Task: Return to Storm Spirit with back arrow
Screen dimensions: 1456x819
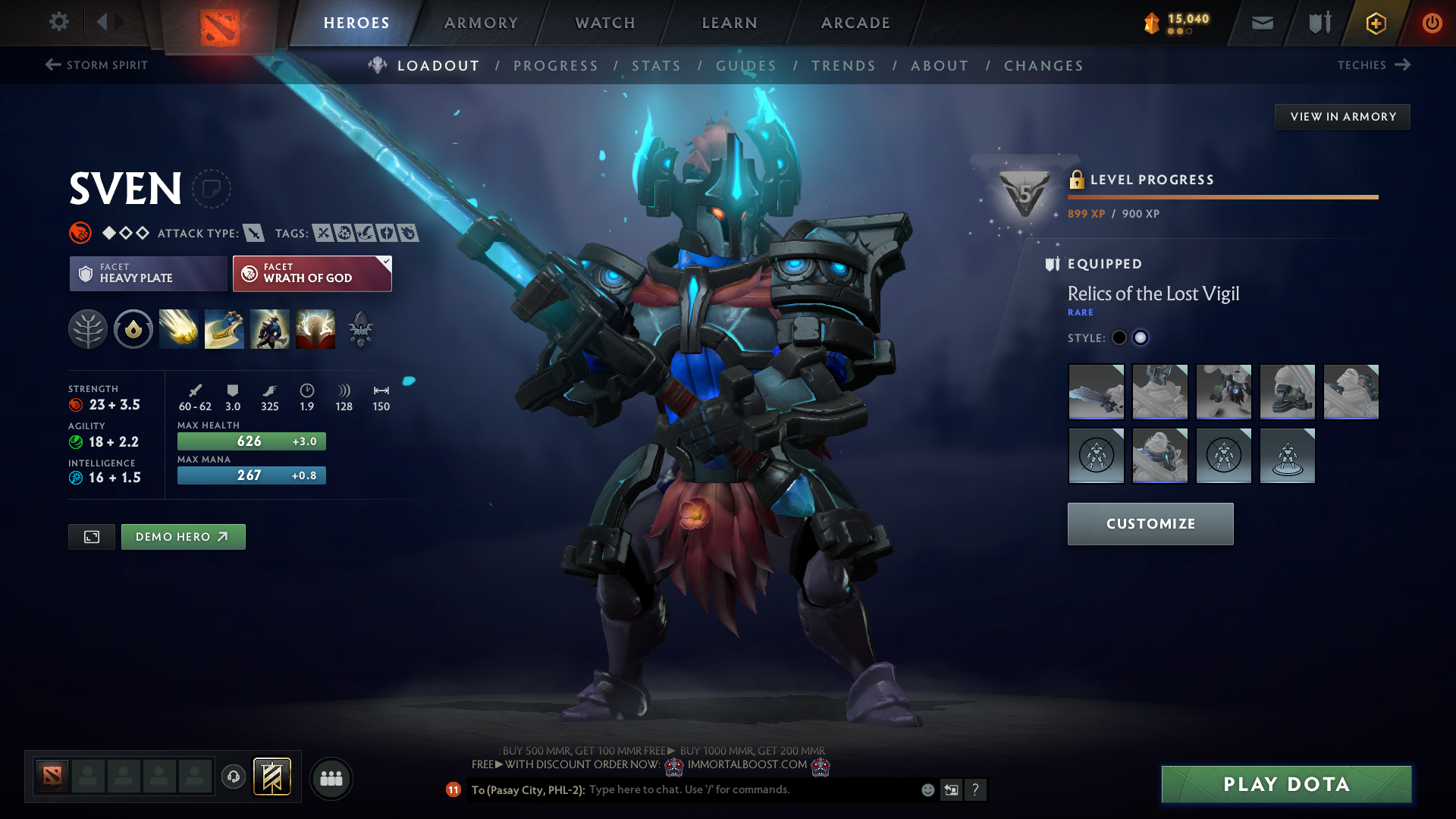Action: click(52, 65)
